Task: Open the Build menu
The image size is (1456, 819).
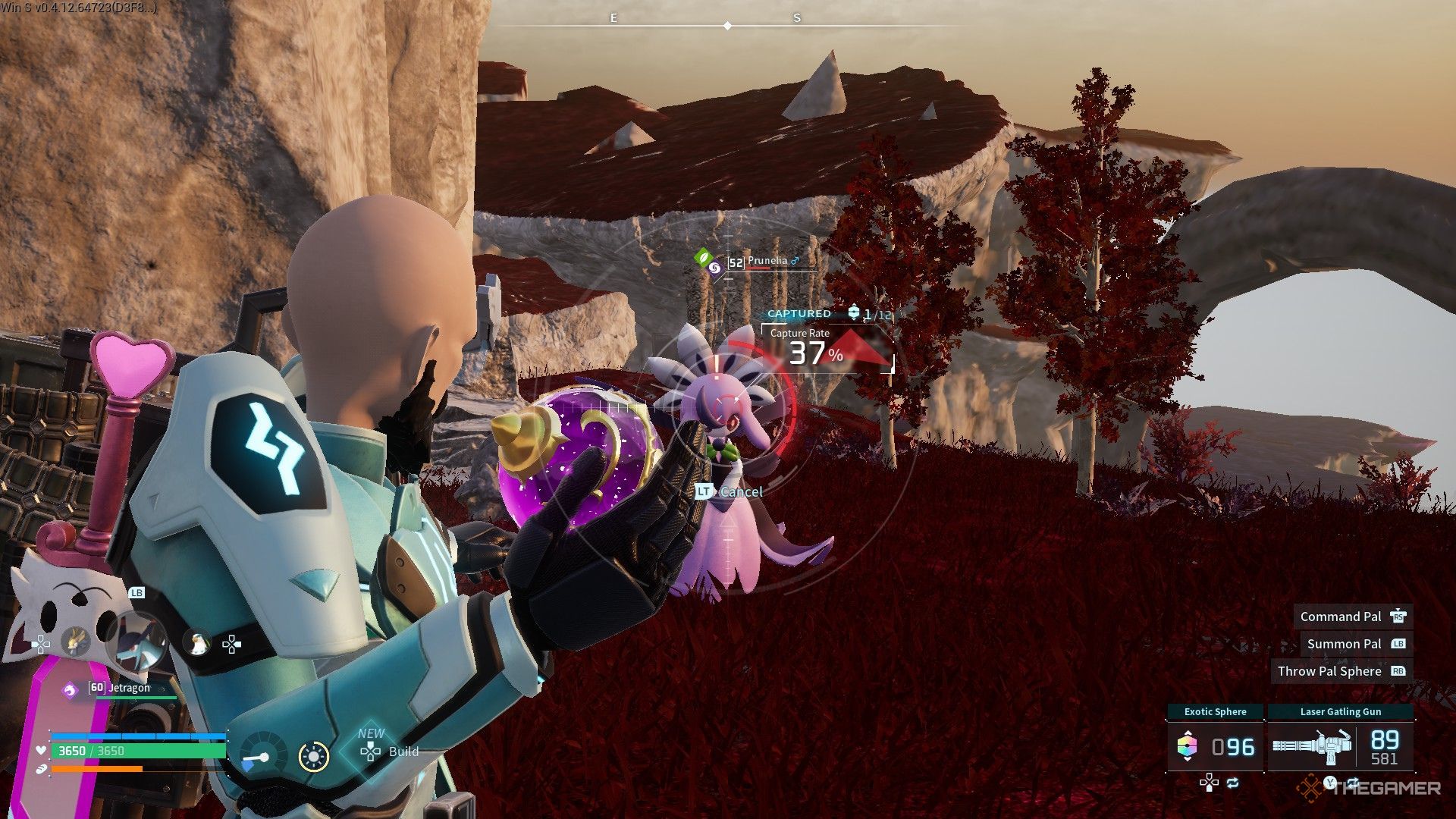Action: 390,752
